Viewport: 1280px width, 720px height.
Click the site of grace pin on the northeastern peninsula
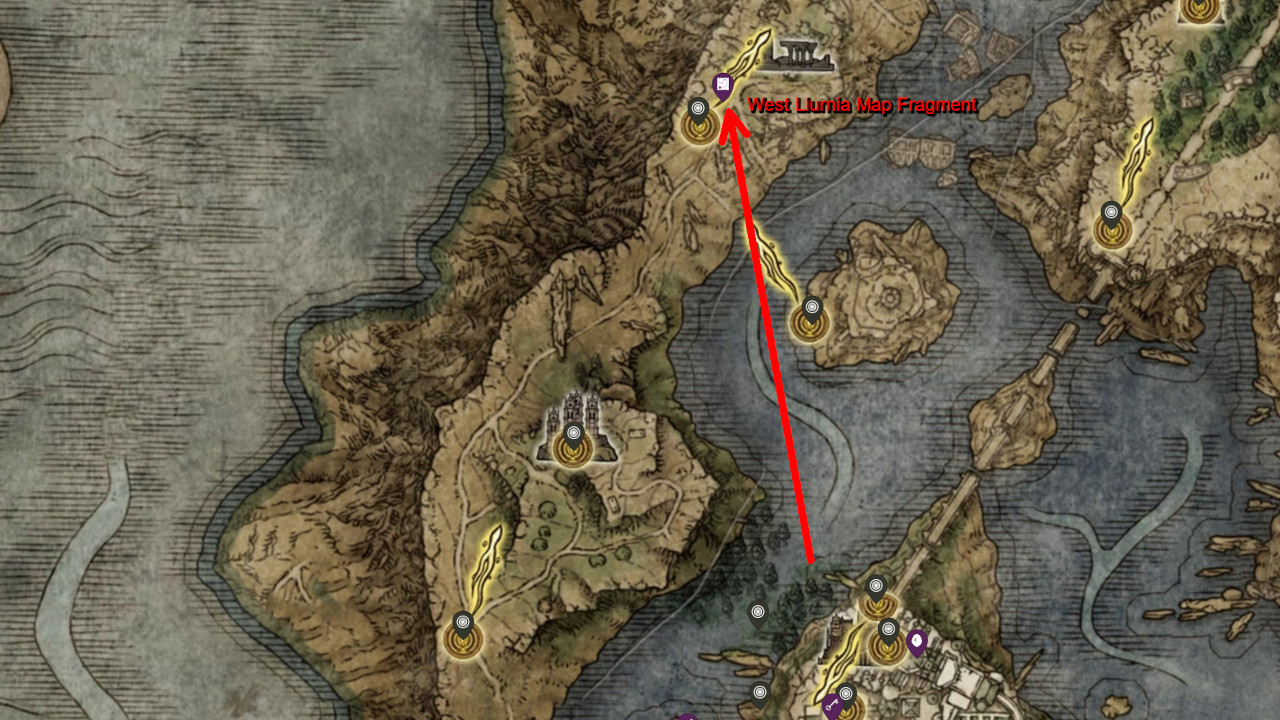pos(1110,213)
